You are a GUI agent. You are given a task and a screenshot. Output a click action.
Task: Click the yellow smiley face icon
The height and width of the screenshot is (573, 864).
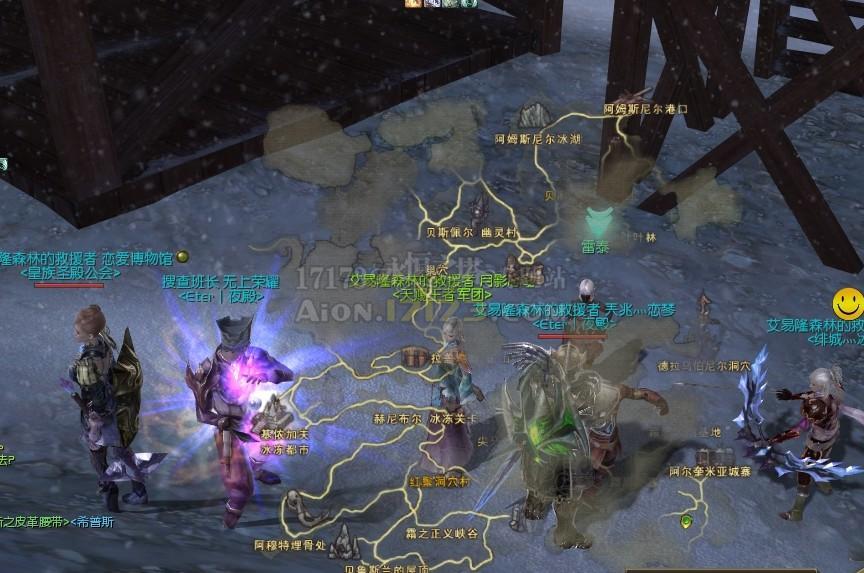[x=847, y=303]
